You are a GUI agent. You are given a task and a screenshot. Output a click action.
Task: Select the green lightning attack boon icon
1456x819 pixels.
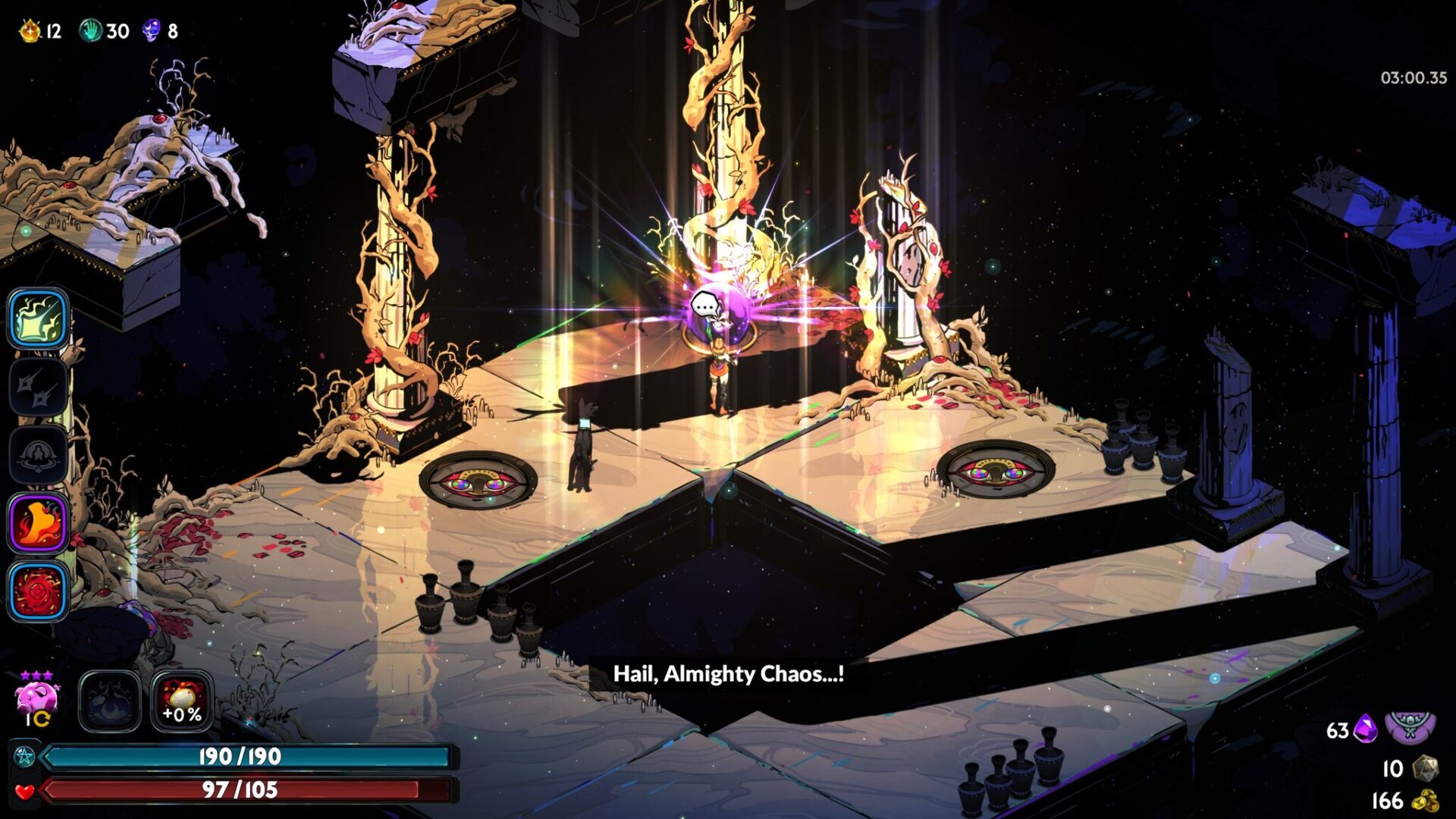[38, 318]
